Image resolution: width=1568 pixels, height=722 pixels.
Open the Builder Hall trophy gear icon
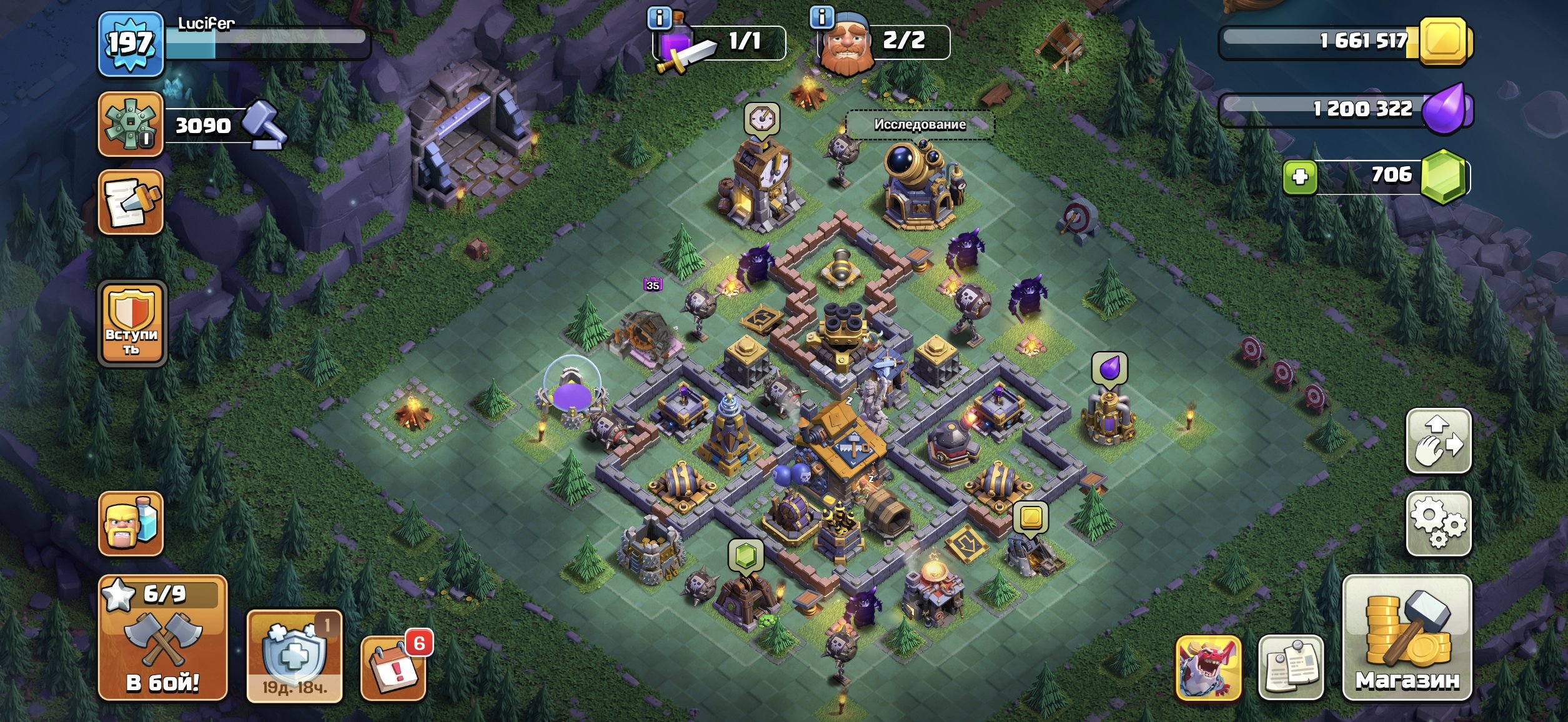point(131,124)
